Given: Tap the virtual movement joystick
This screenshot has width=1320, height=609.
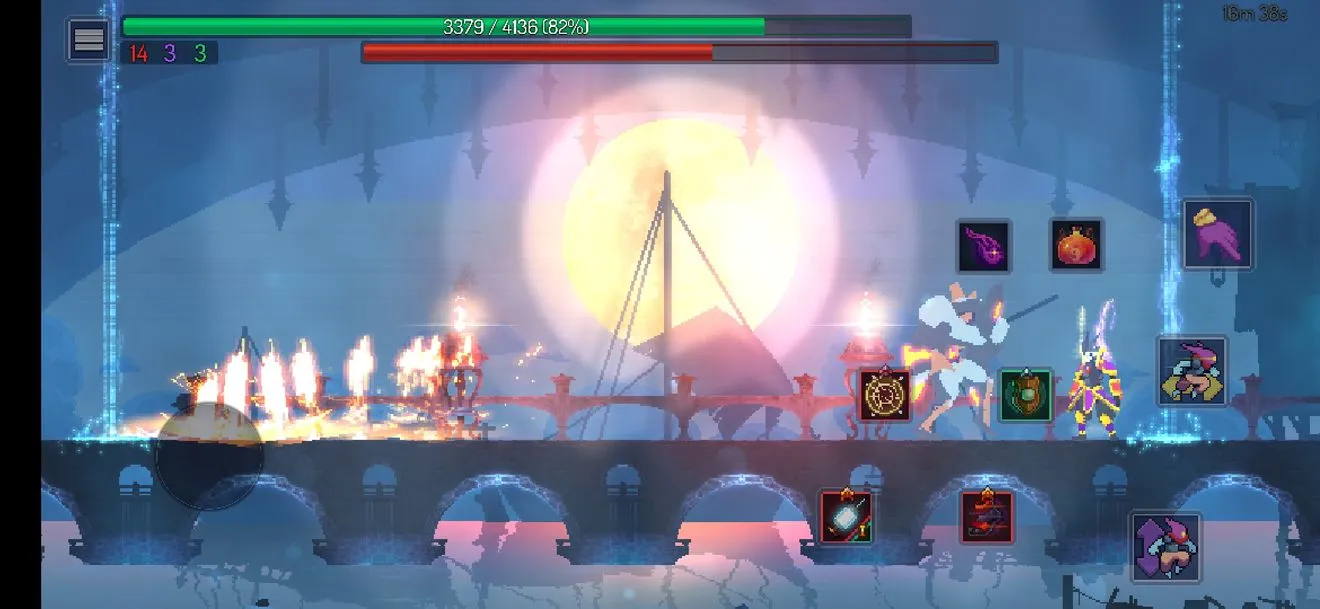Looking at the screenshot, I should point(209,457).
